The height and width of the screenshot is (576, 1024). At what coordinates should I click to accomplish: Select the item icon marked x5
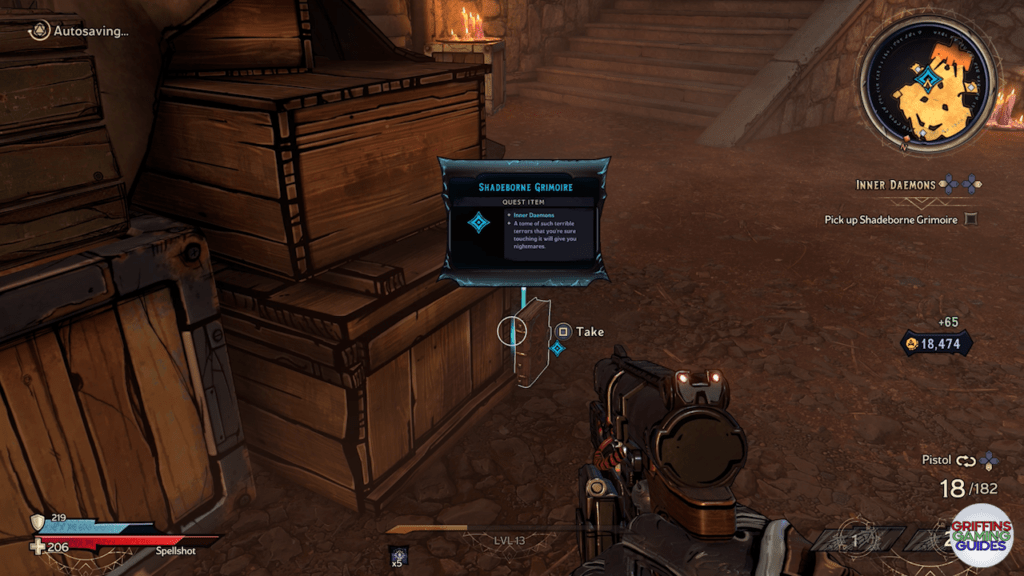pyautogui.click(x=399, y=555)
